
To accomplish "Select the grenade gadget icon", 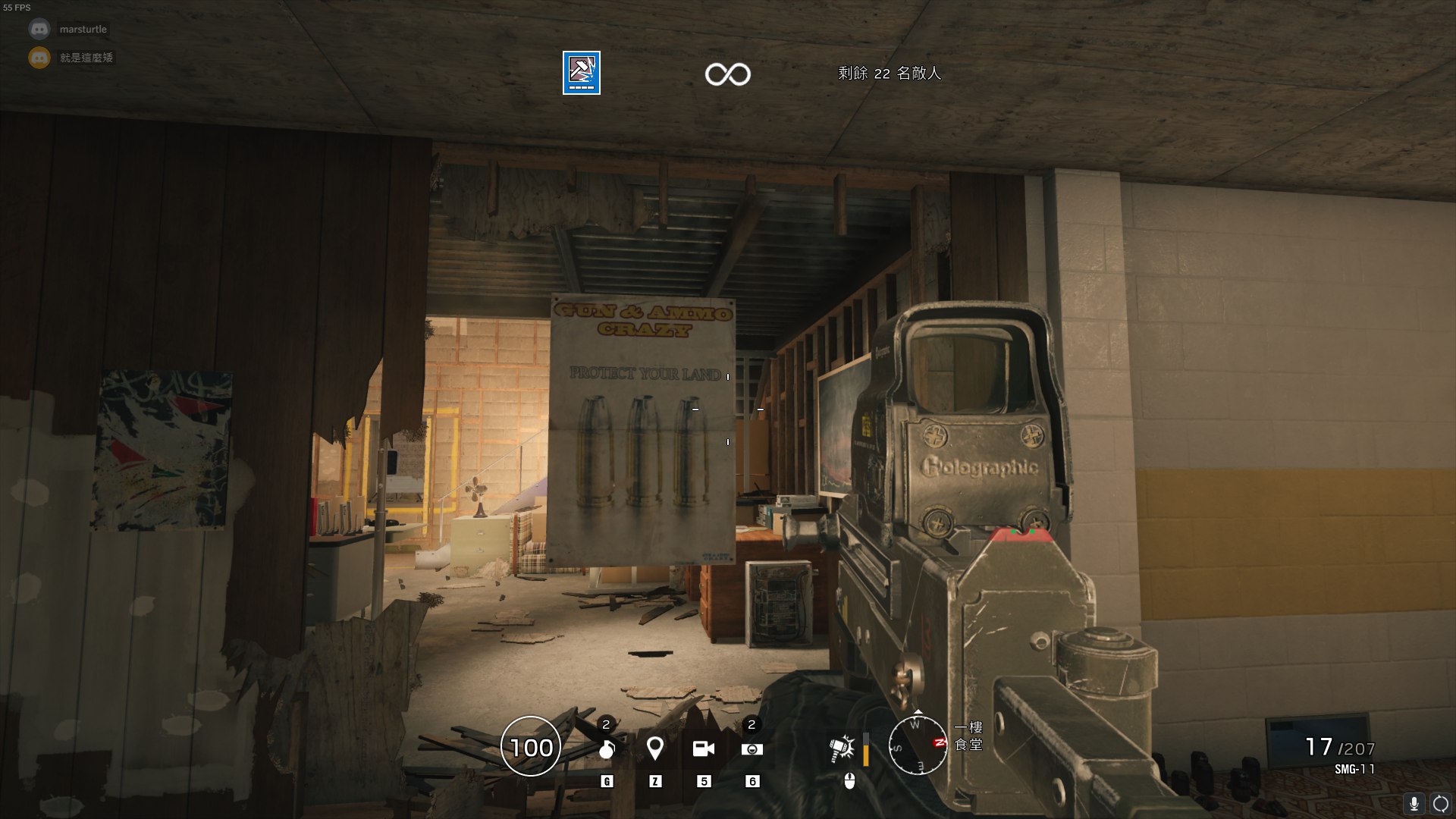I will tap(607, 749).
